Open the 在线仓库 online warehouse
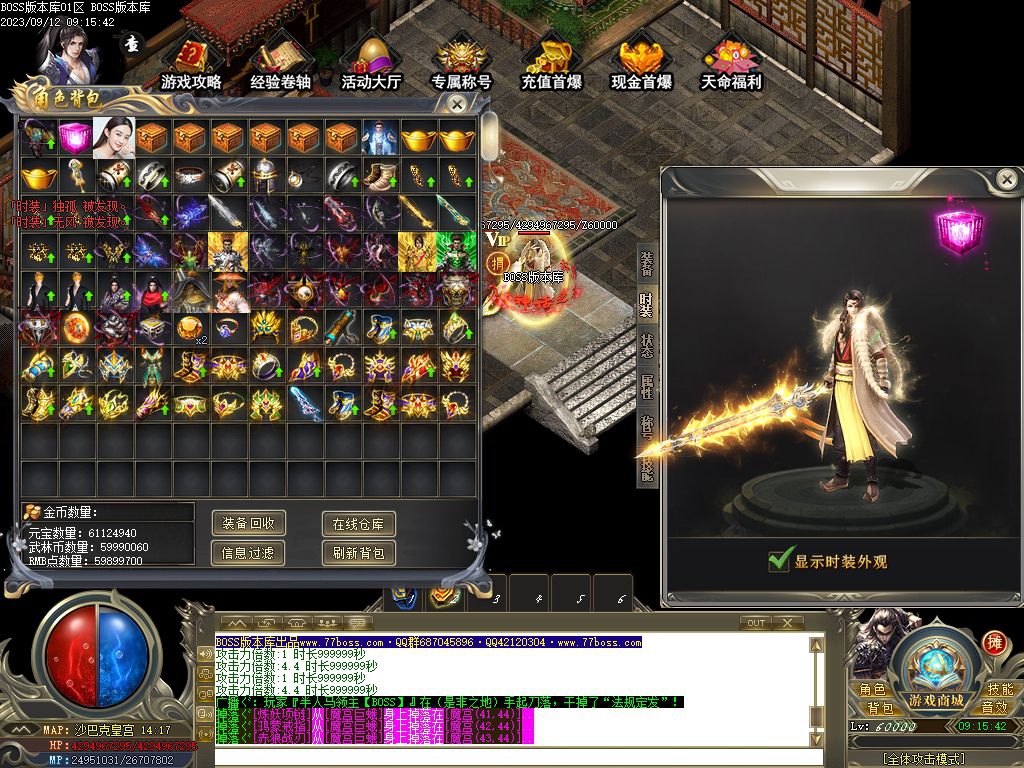The width and height of the screenshot is (1024, 768). [358, 523]
